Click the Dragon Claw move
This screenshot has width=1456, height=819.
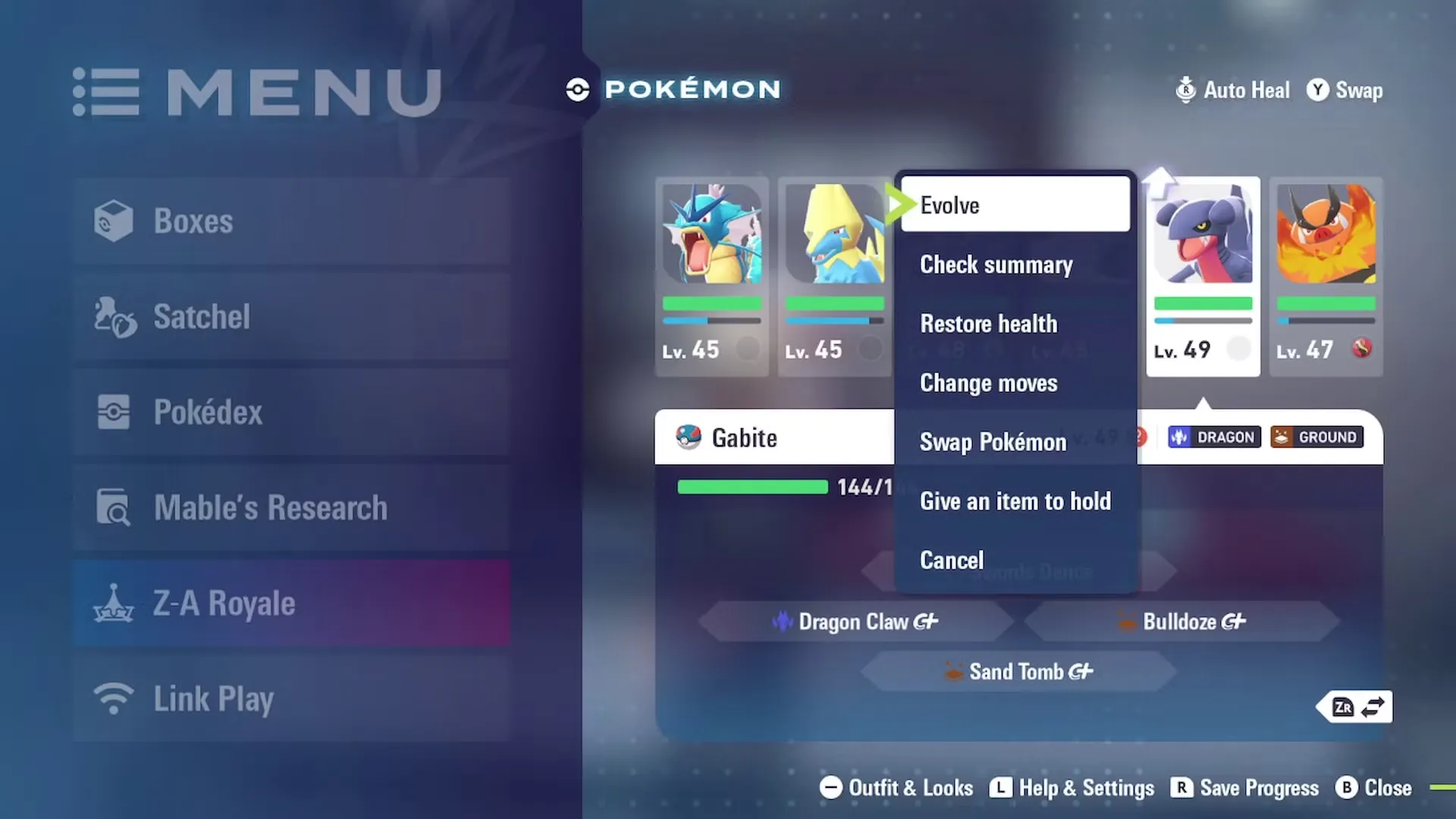[x=855, y=622]
